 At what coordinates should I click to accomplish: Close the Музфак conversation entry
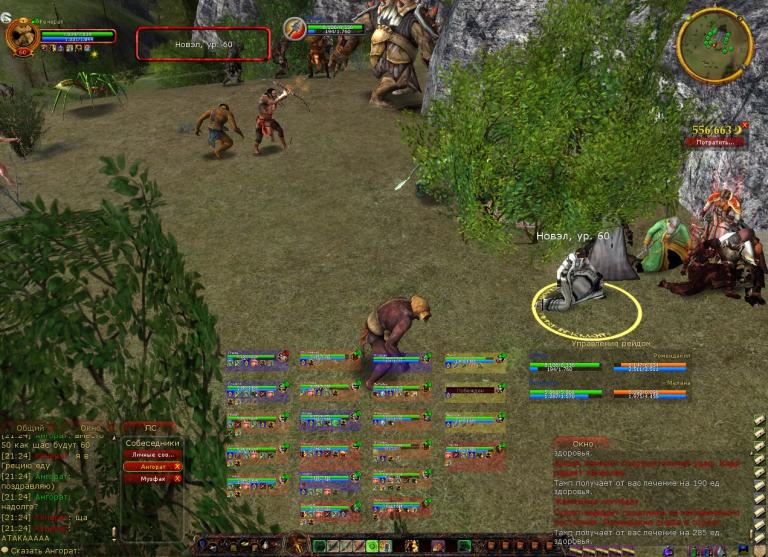coord(177,478)
